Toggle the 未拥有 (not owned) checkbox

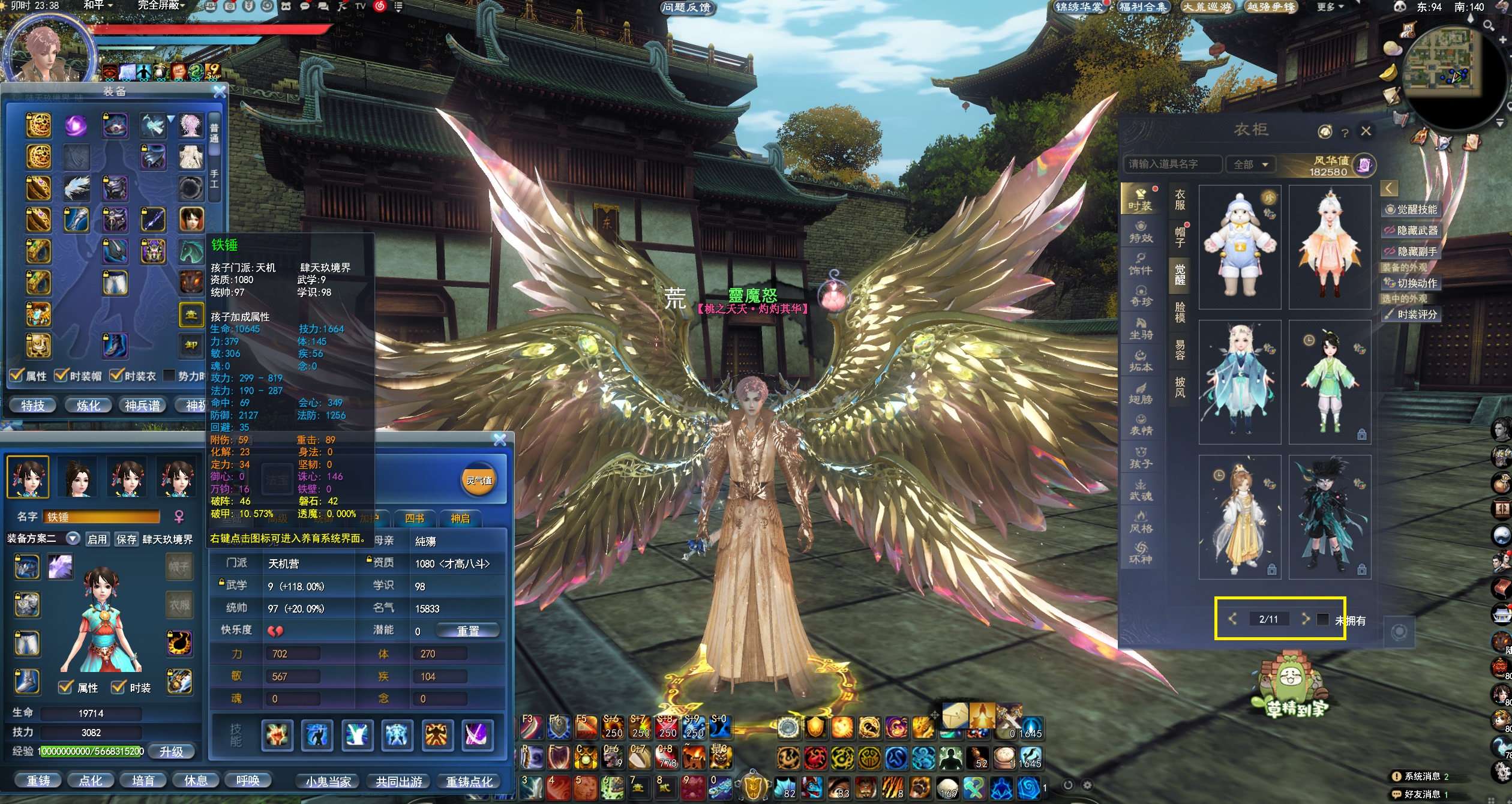click(x=1322, y=619)
